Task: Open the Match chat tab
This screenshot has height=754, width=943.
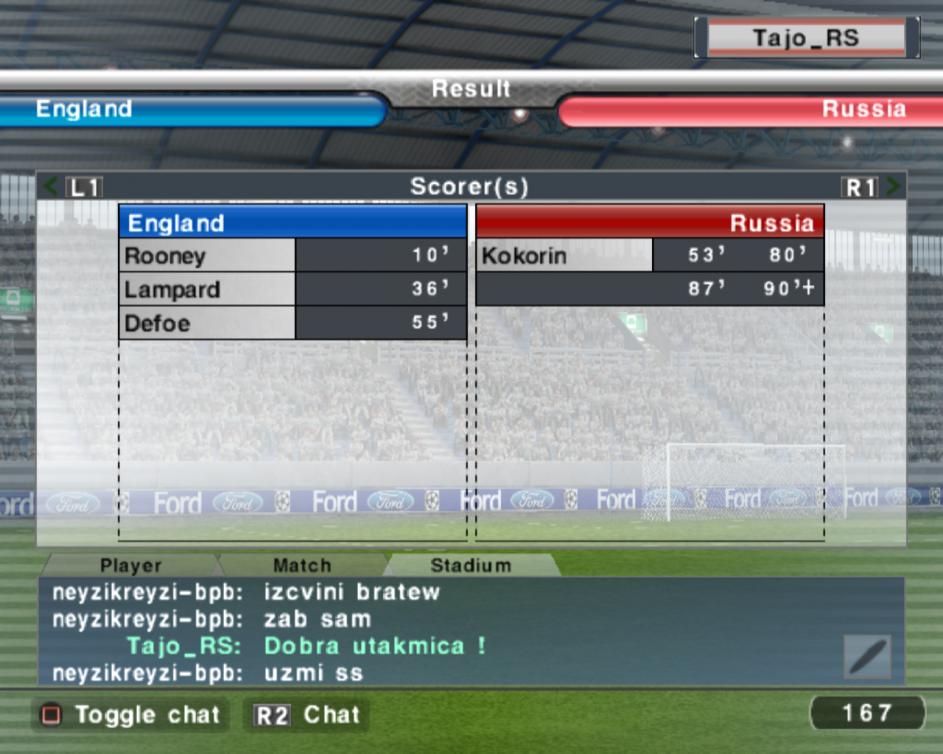Action: [301, 566]
